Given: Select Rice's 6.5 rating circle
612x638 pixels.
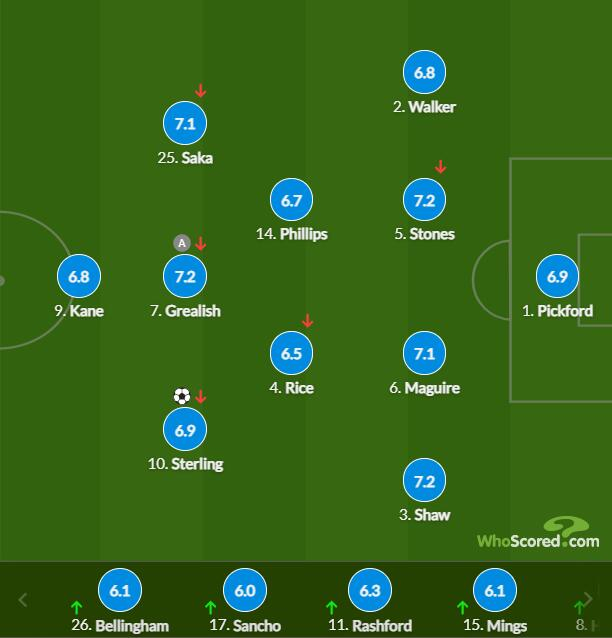Looking at the screenshot, I should pos(291,354).
